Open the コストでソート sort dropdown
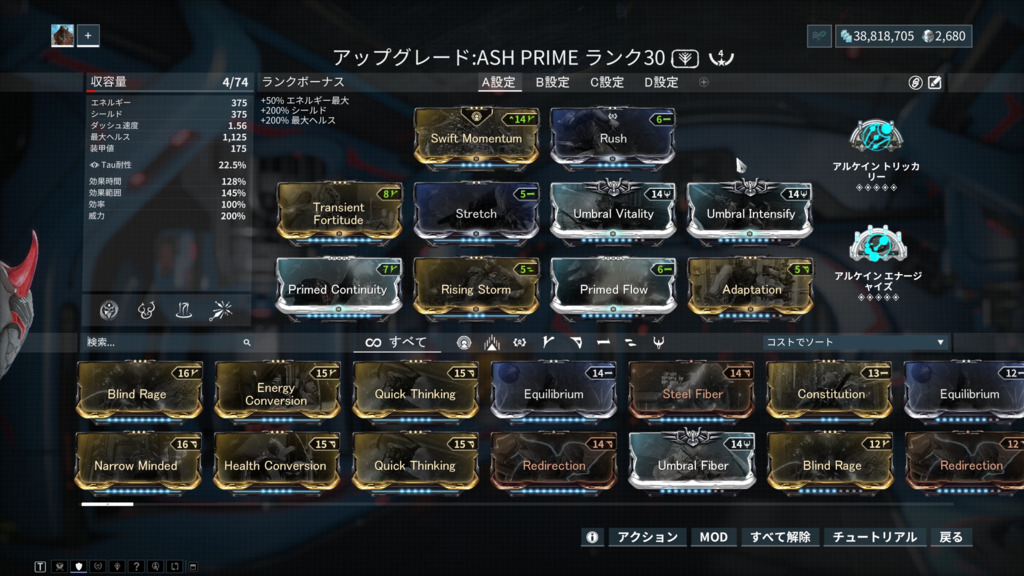 853,342
